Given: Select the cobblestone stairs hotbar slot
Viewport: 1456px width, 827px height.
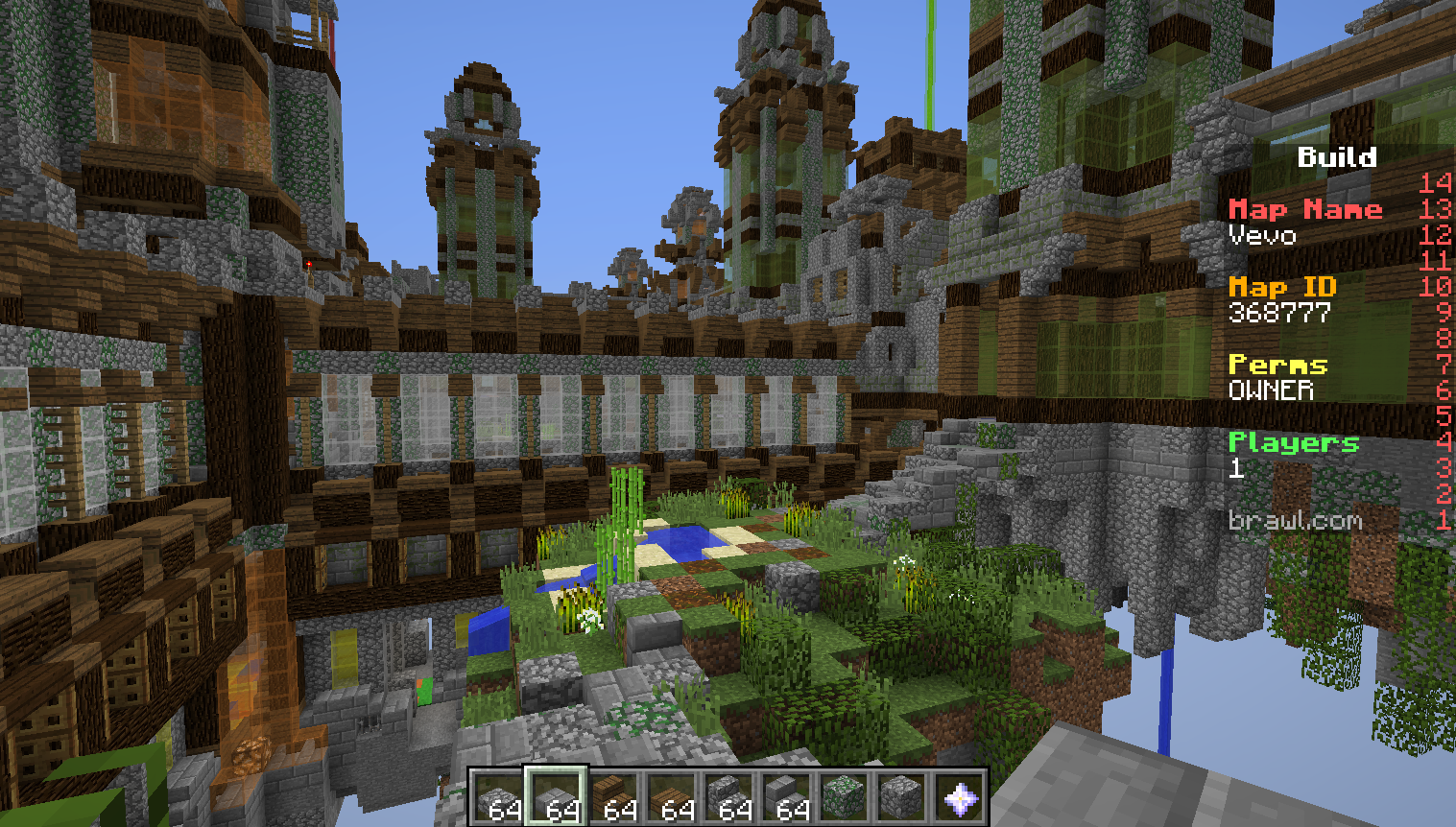Looking at the screenshot, I should [728, 797].
